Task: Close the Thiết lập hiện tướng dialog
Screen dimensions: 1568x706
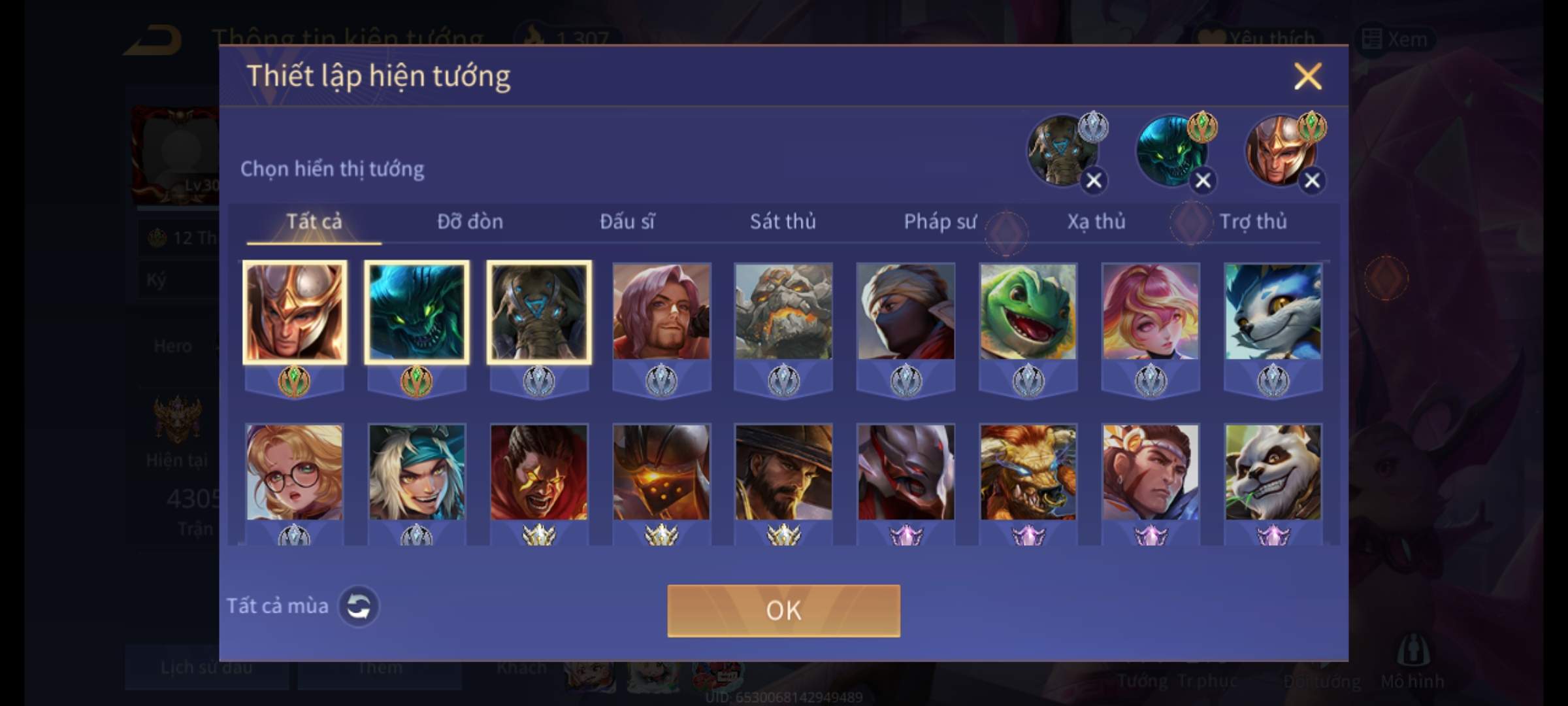Action: (1307, 76)
